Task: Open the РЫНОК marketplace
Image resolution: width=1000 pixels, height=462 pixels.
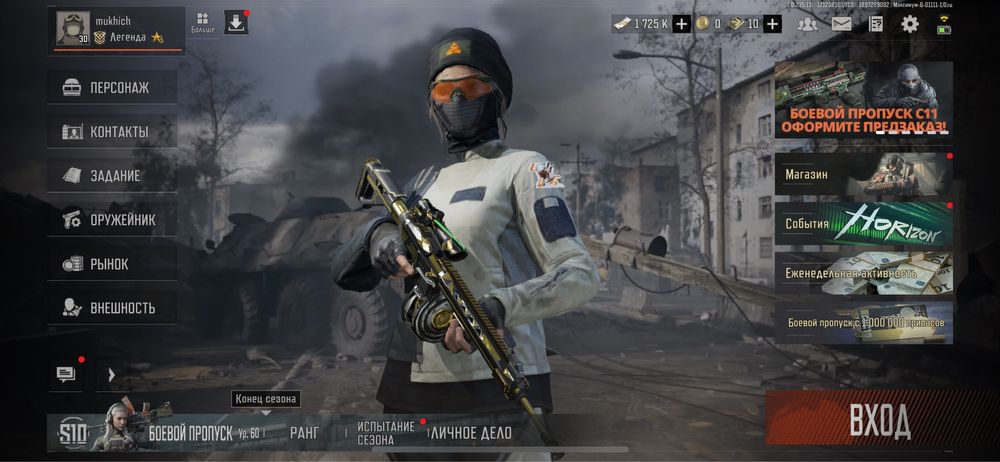Action: (x=112, y=264)
